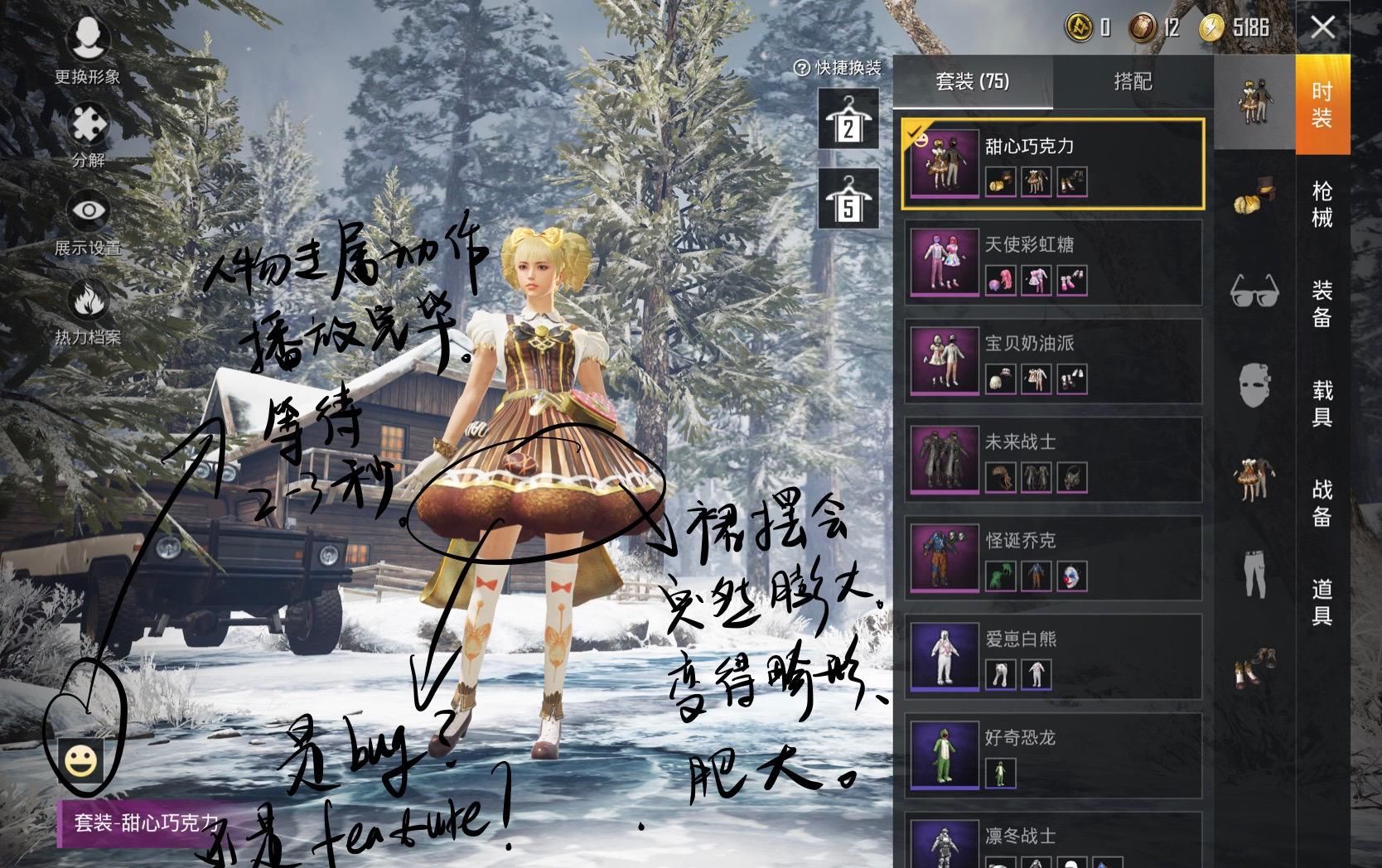1382x868 pixels.
Task: Switch to the 枪械 tab
Action: click(1323, 205)
